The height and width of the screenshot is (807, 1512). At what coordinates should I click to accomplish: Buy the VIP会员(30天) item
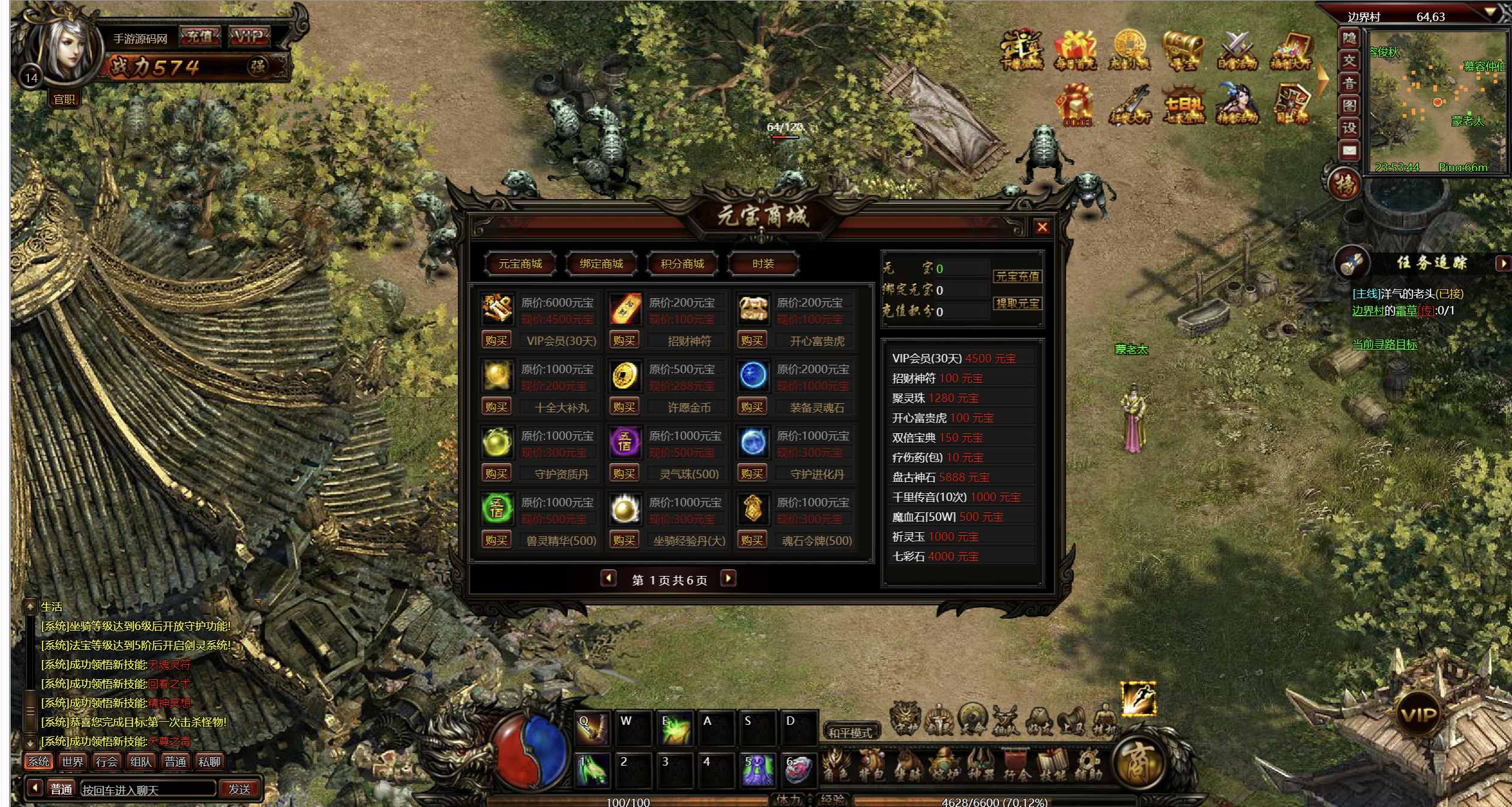(496, 341)
